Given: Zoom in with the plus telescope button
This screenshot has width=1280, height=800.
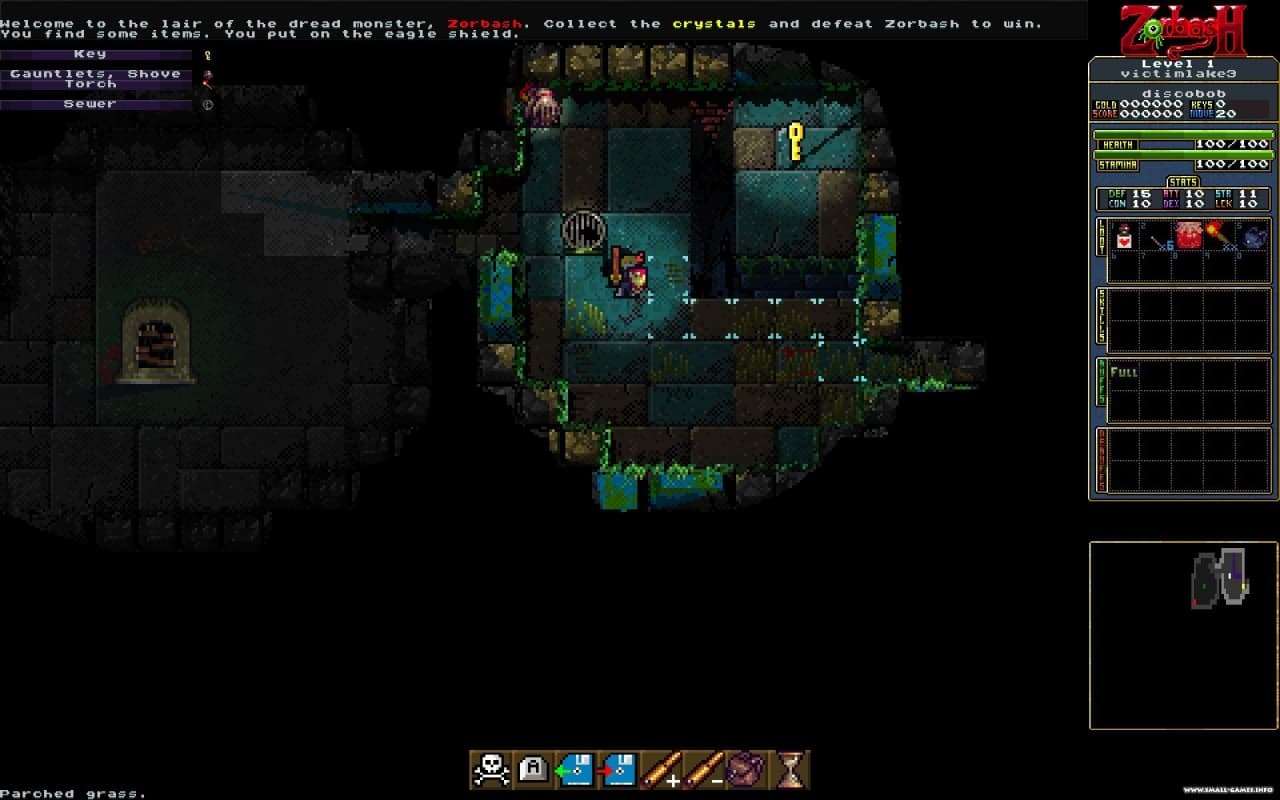Looking at the screenshot, I should pyautogui.click(x=661, y=769).
